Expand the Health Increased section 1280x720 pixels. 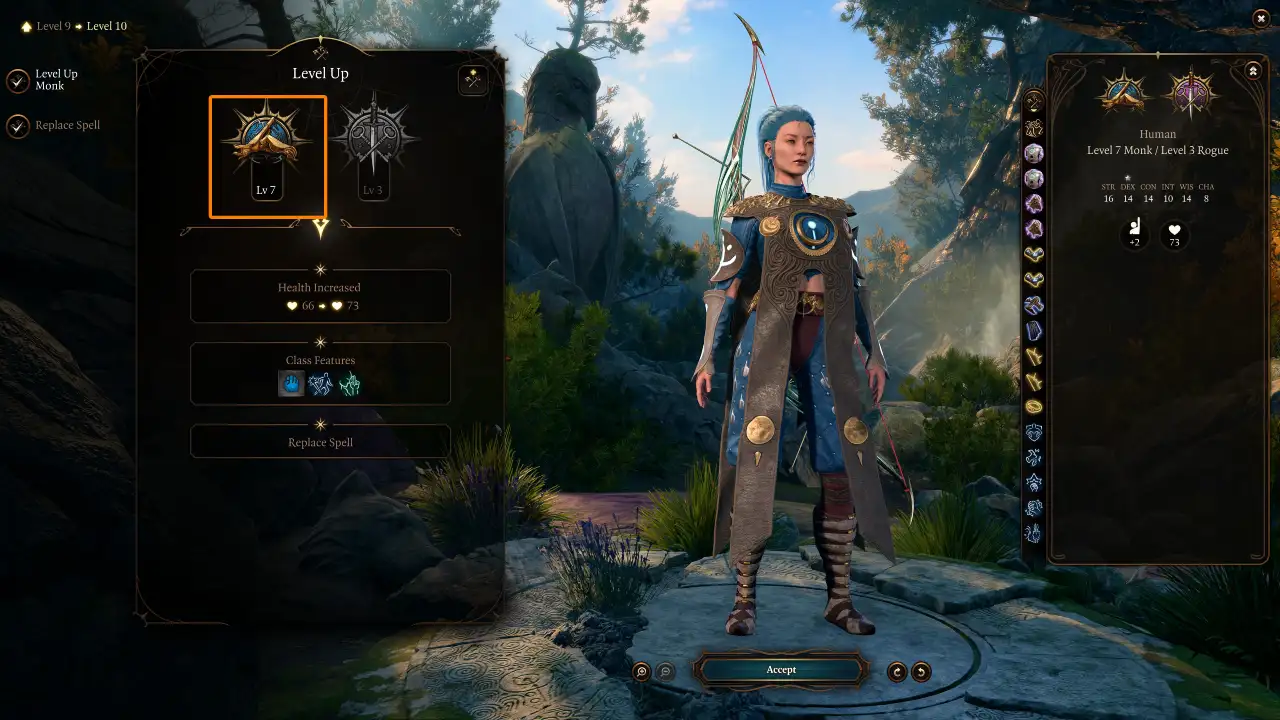pos(320,296)
